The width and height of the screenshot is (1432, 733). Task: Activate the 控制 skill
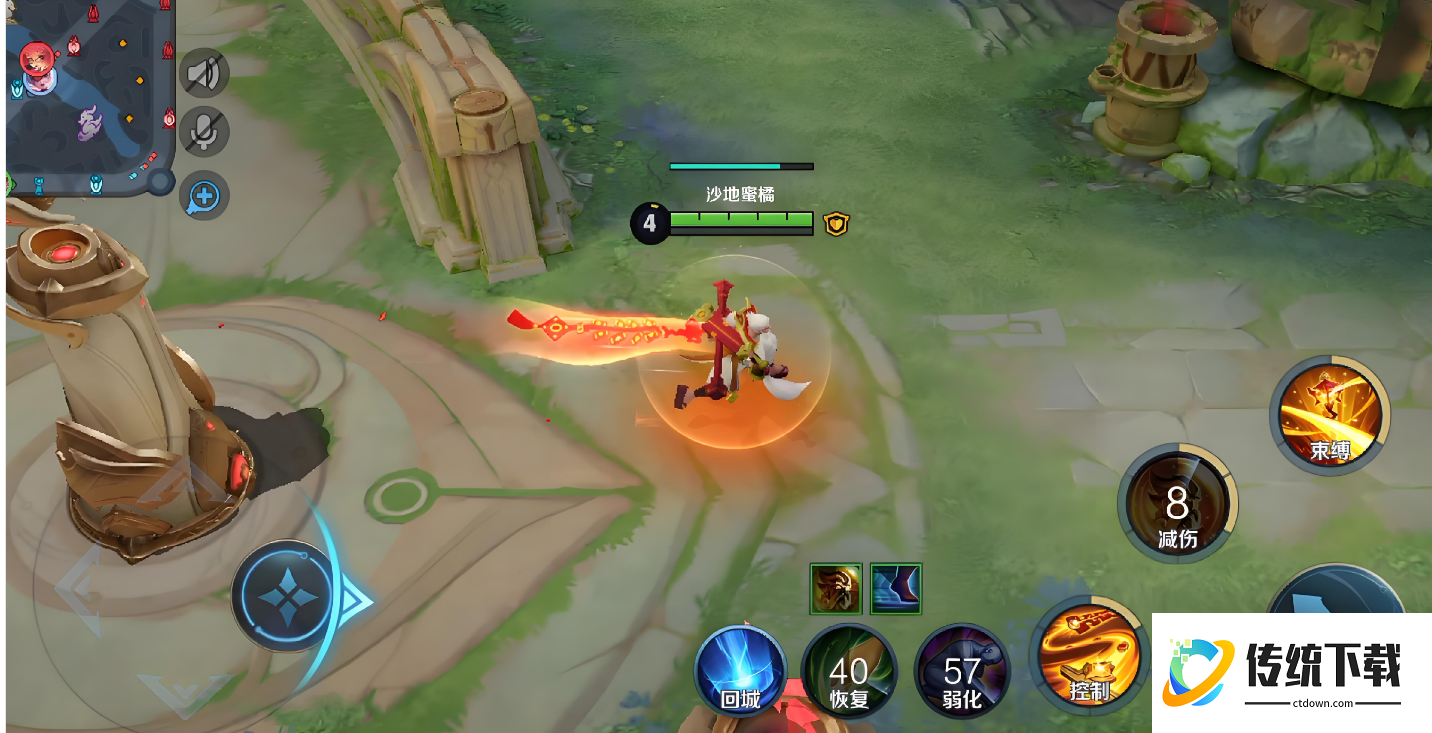[1089, 655]
